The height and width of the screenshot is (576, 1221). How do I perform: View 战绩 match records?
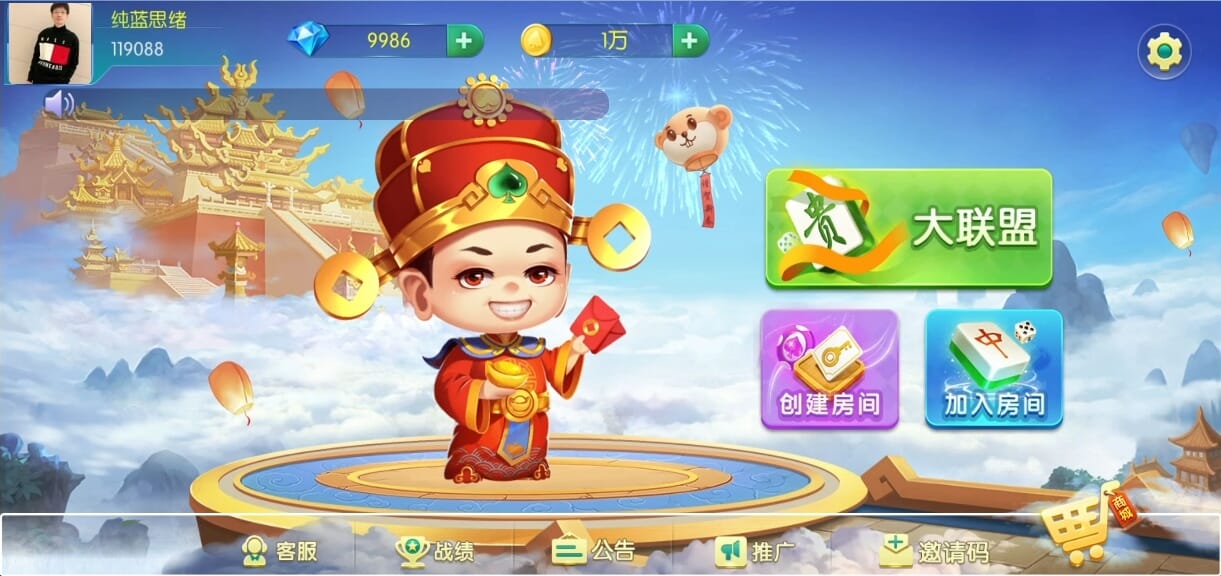tap(435, 551)
